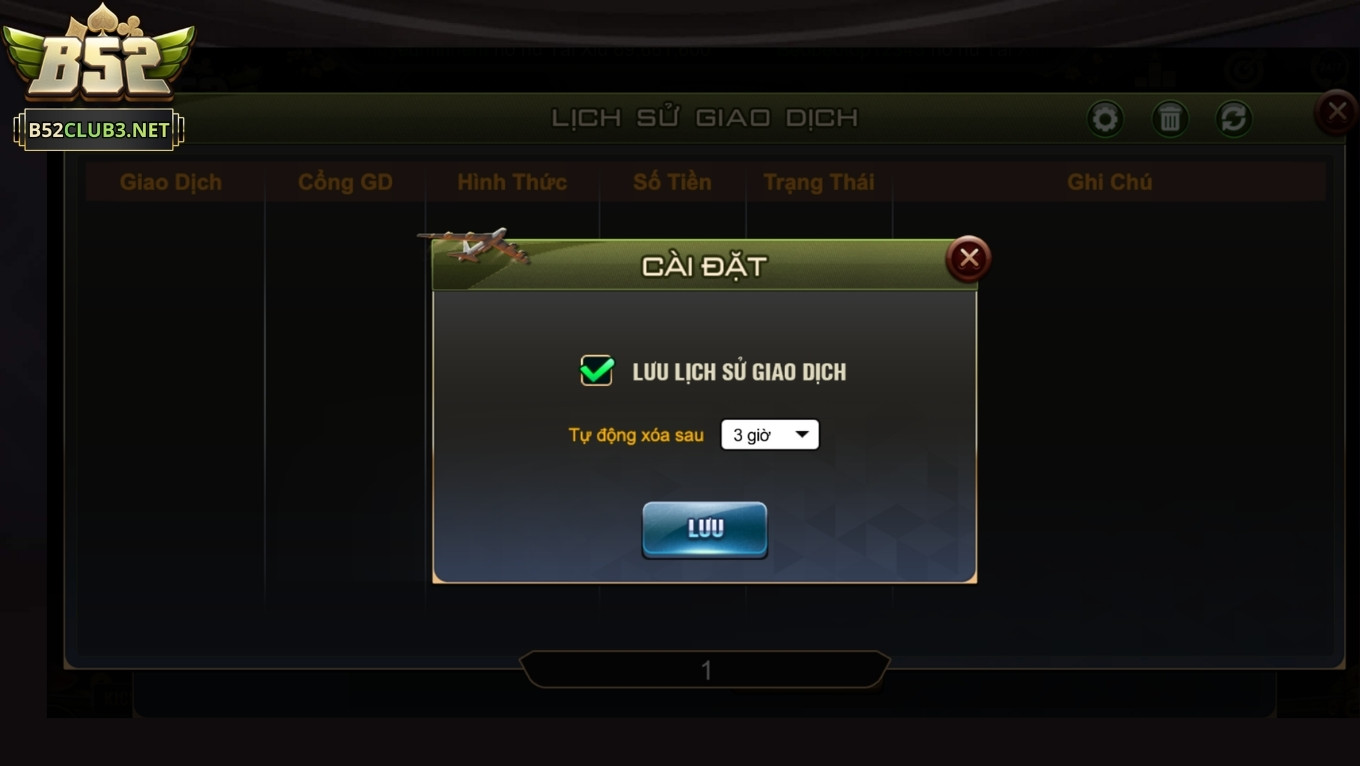This screenshot has width=1360, height=766.
Task: Click the Hình Thức column header
Action: (x=512, y=182)
